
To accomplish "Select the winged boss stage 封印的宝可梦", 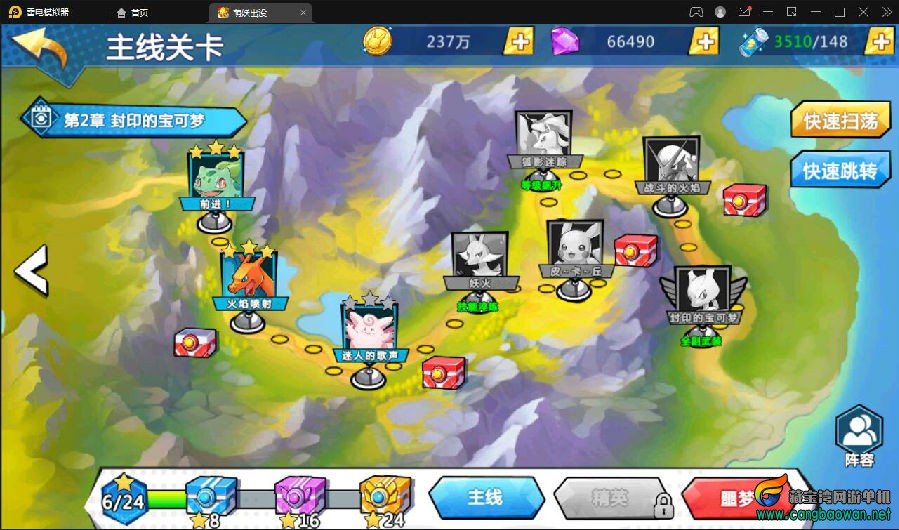I will click(702, 295).
